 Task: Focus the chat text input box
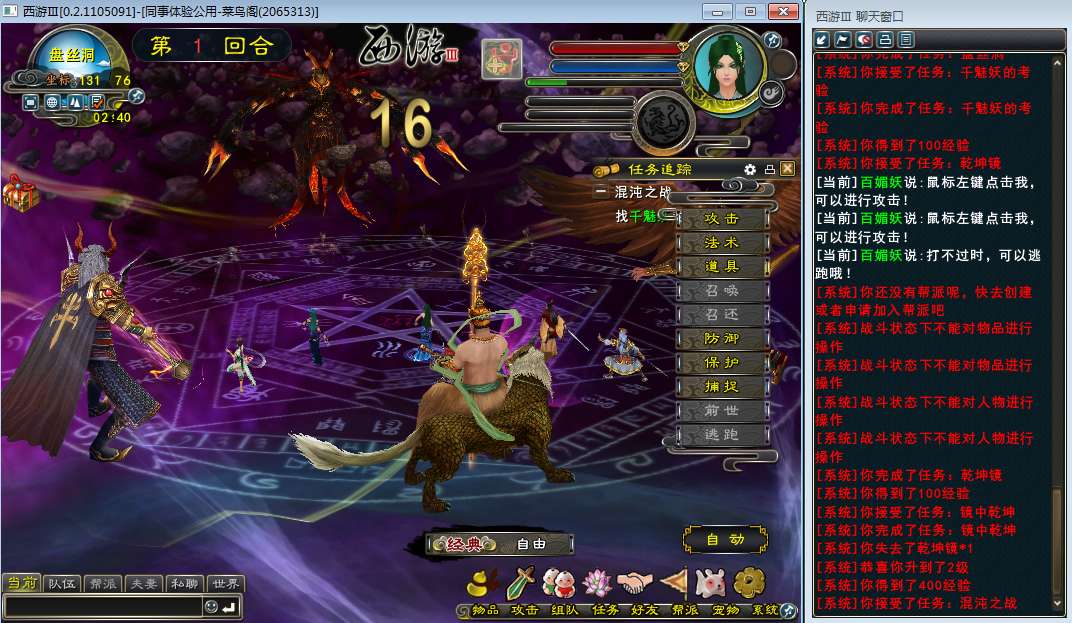(102, 607)
